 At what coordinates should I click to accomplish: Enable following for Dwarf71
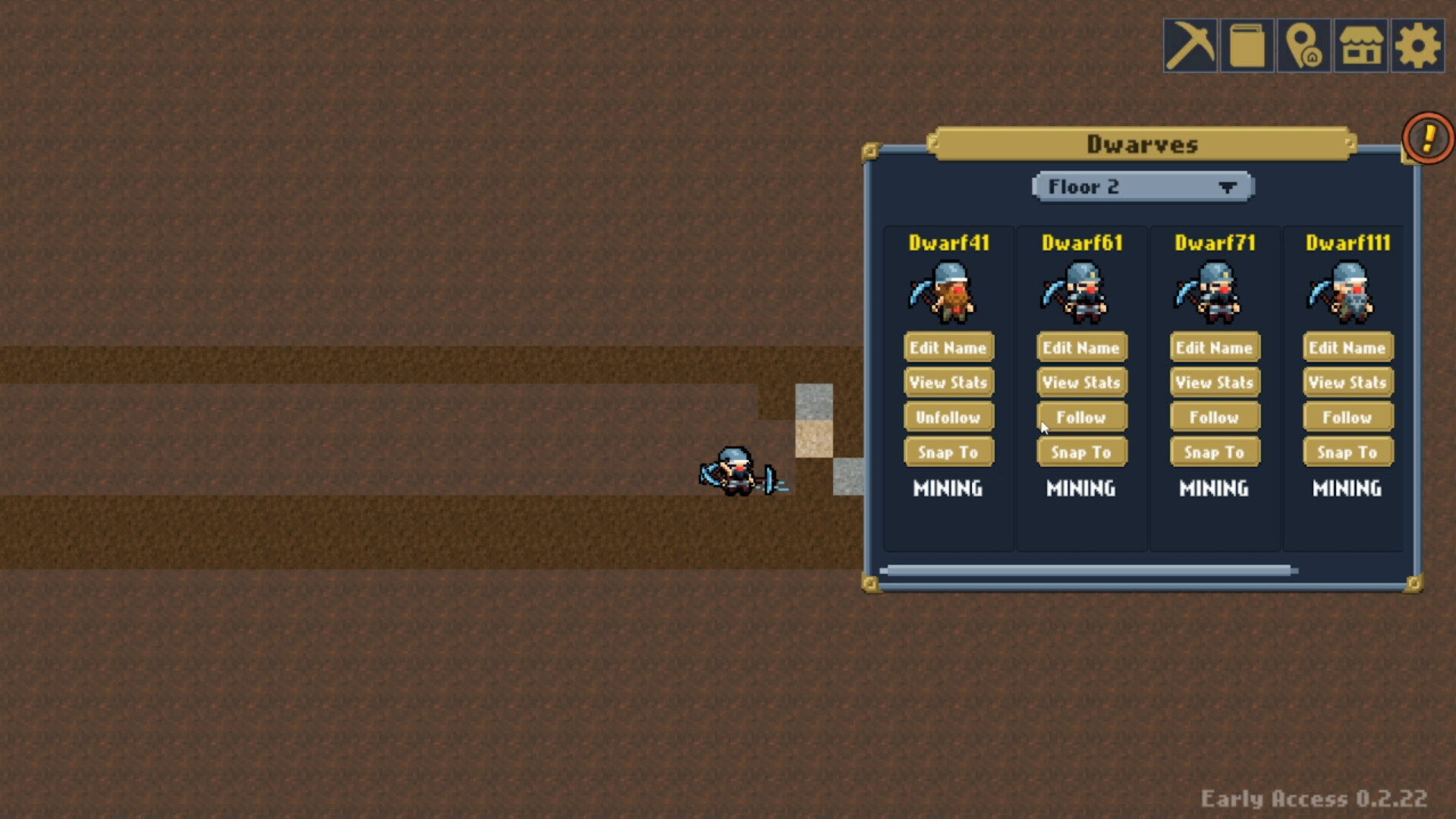coord(1214,417)
